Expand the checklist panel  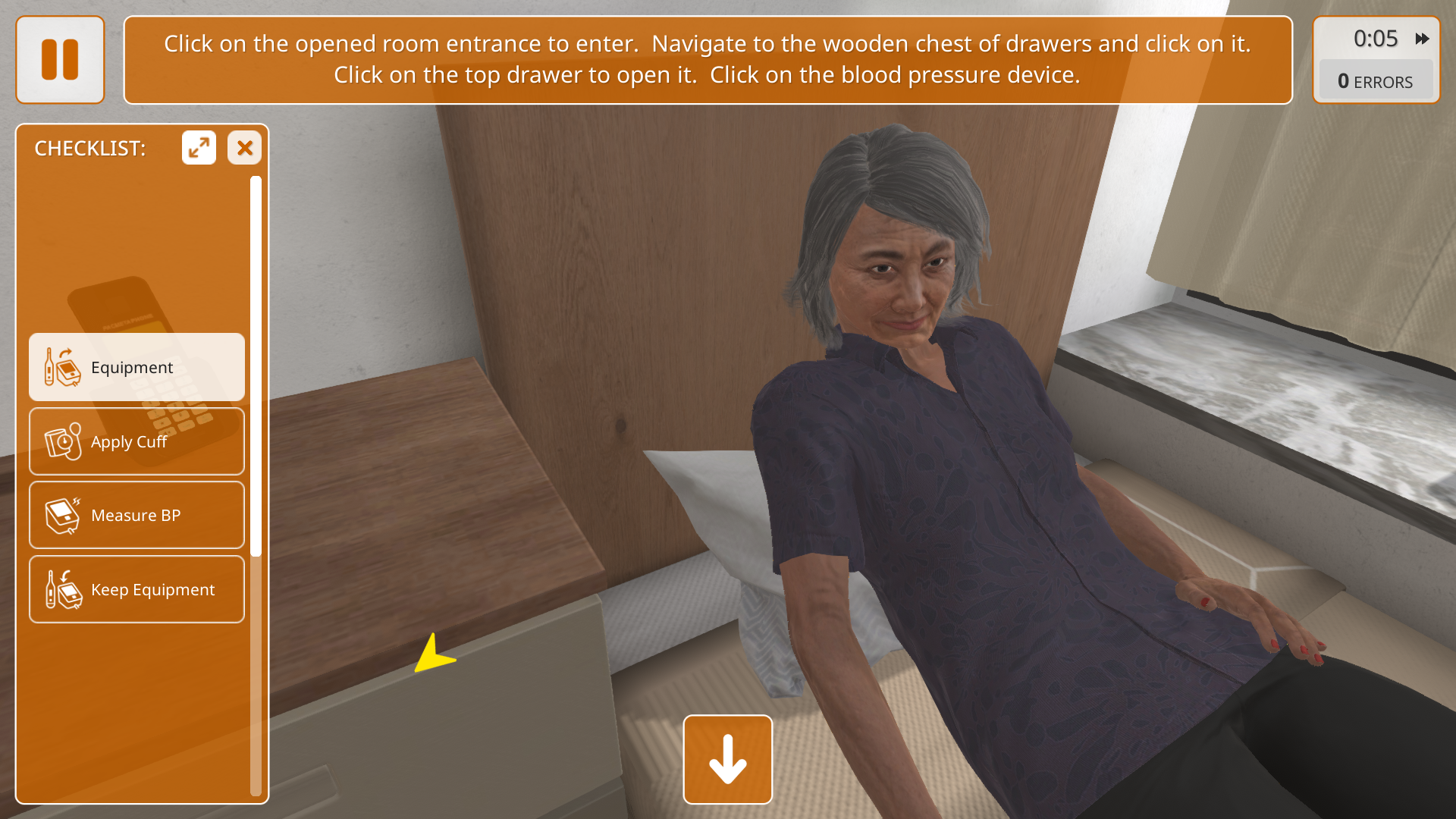tap(199, 148)
